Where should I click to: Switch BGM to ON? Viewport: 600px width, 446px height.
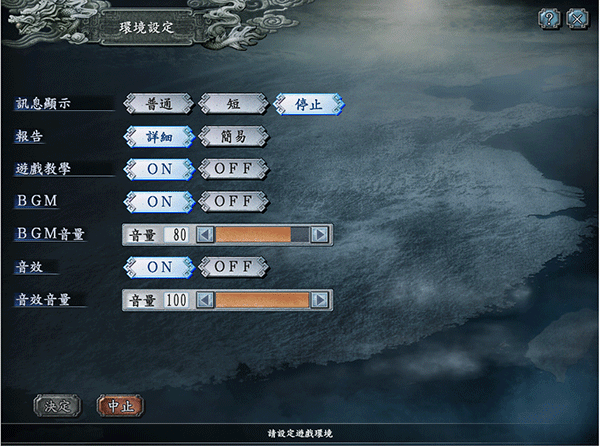tap(159, 201)
